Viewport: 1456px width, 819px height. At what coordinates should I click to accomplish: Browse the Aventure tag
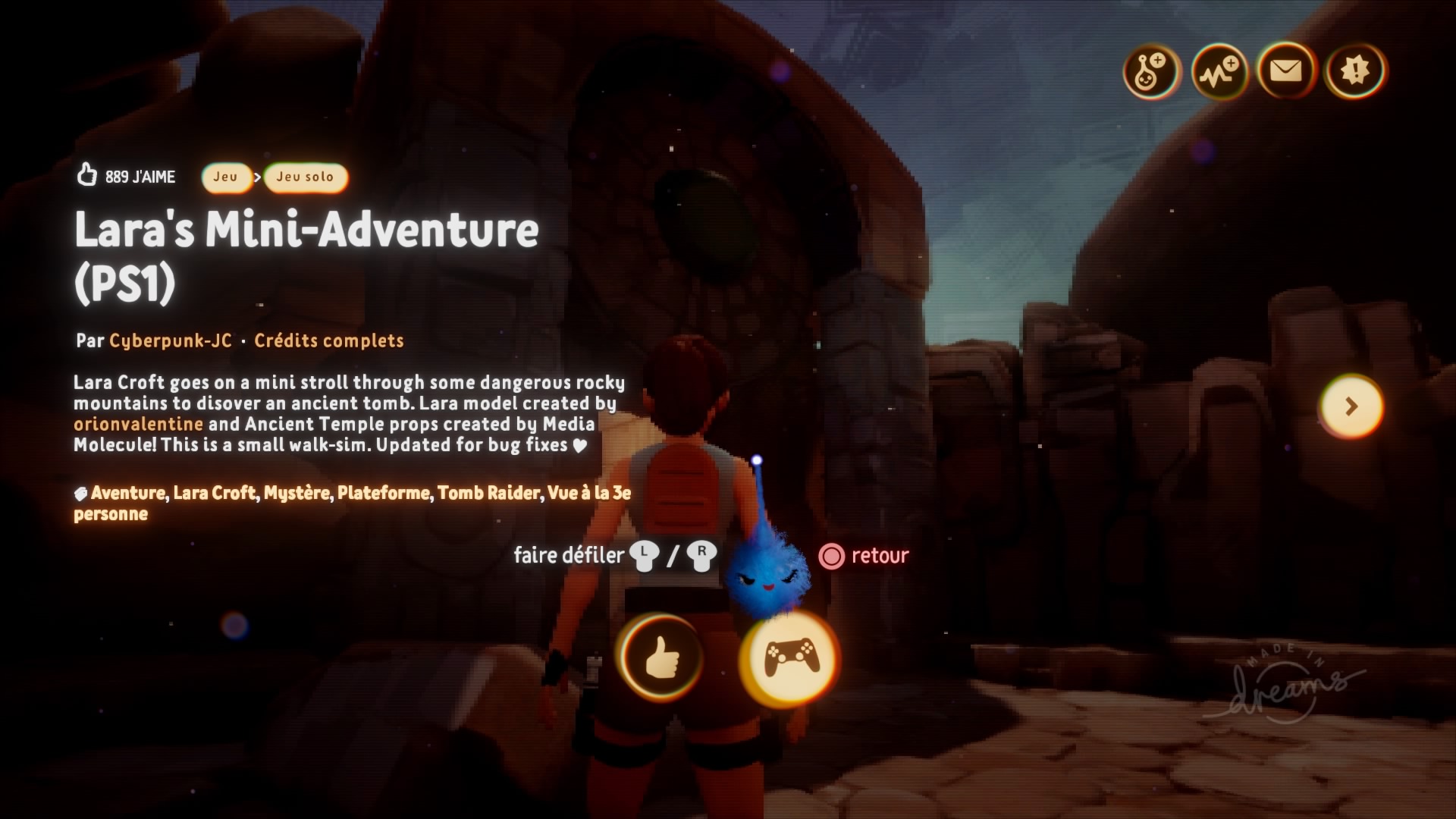[127, 493]
